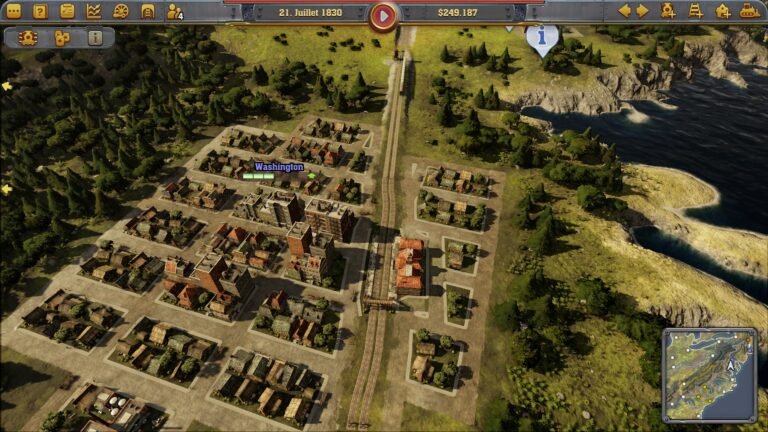768x432 pixels.
Task: Open the personnel icon with number 4
Action: pos(175,11)
